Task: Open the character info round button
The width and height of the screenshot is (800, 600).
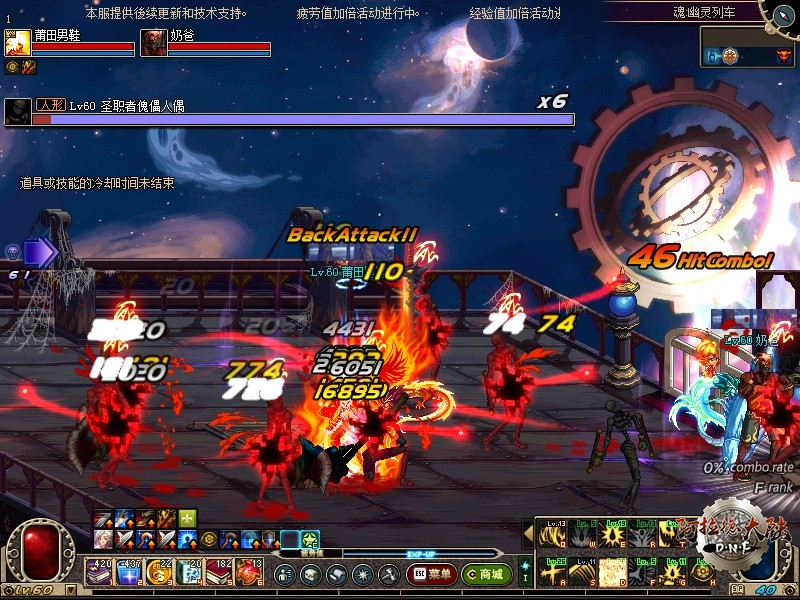Action: tap(284, 574)
